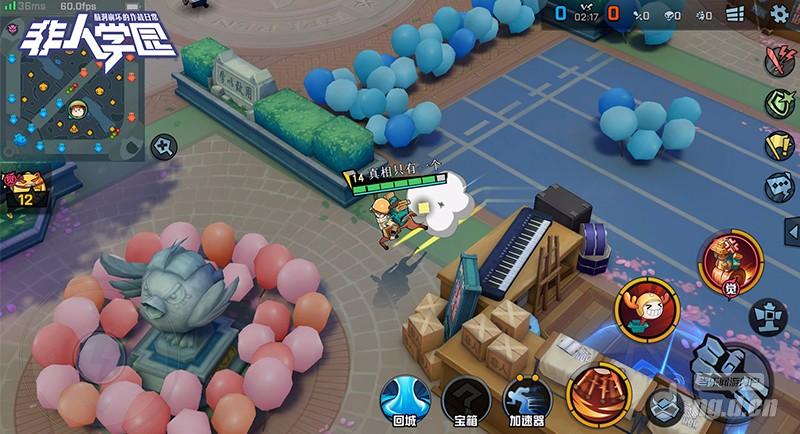This screenshot has height=434, width=800.
Task: Tap the minion target button
Action: (x=665, y=405)
